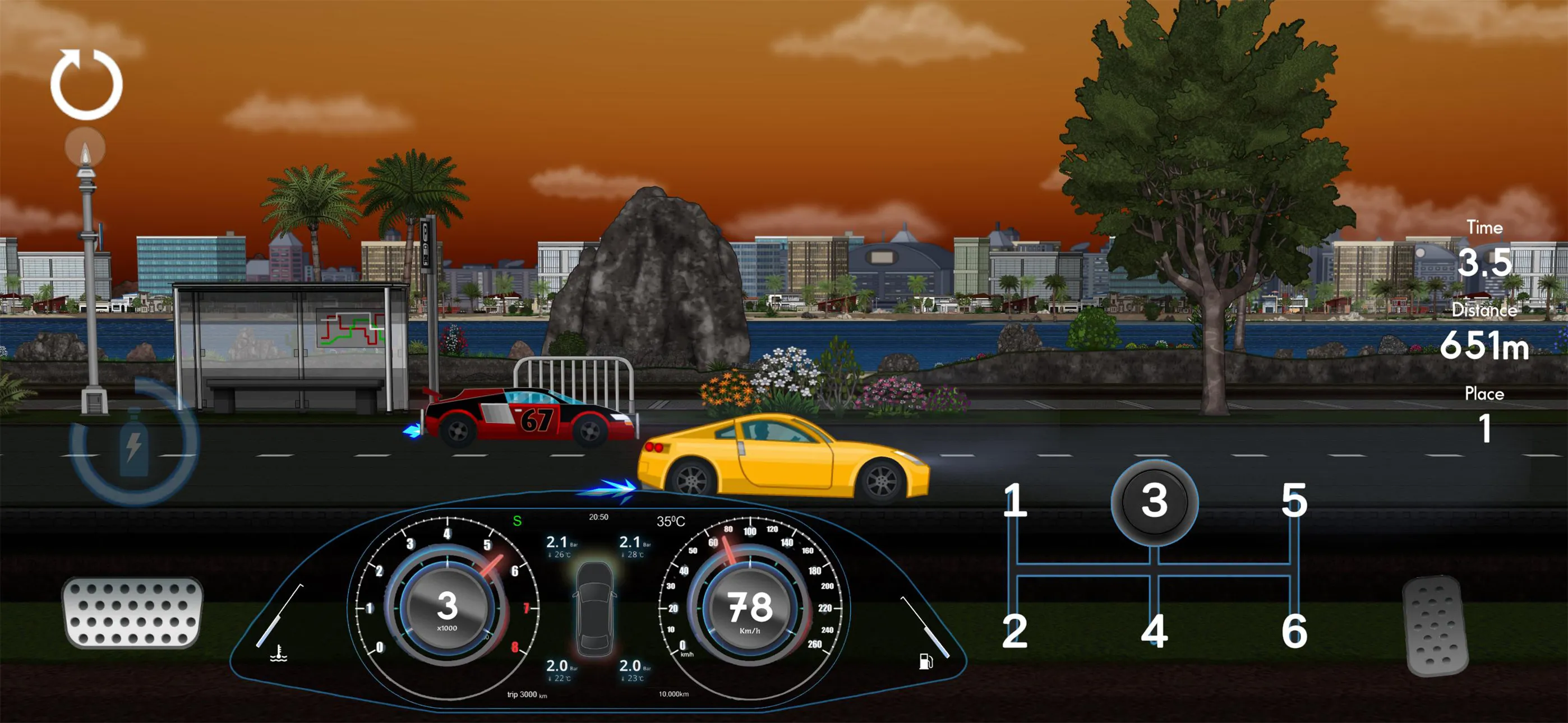Restart the race with the circular arrow

86,84
